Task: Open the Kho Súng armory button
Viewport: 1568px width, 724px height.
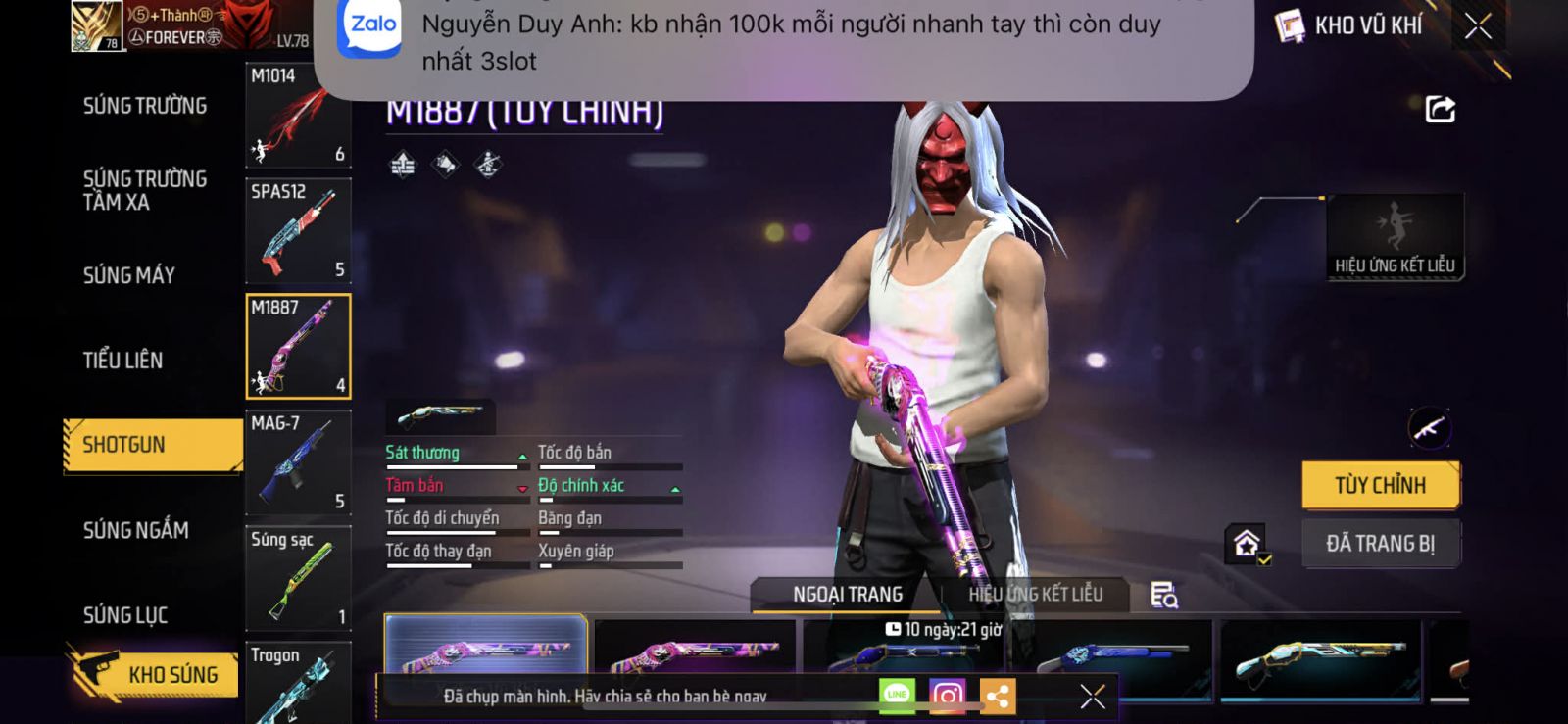Action: point(157,674)
